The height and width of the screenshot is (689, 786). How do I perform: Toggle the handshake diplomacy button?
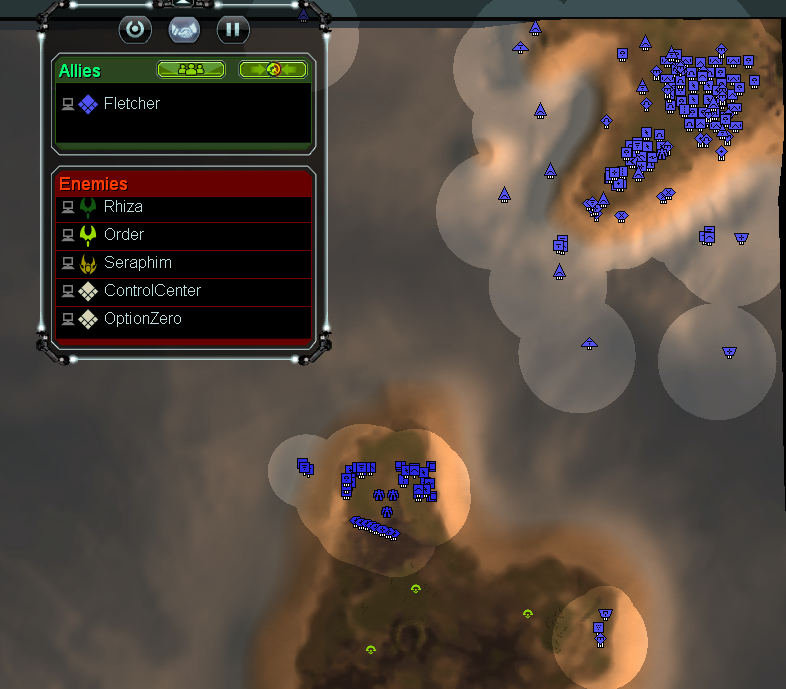(x=184, y=29)
